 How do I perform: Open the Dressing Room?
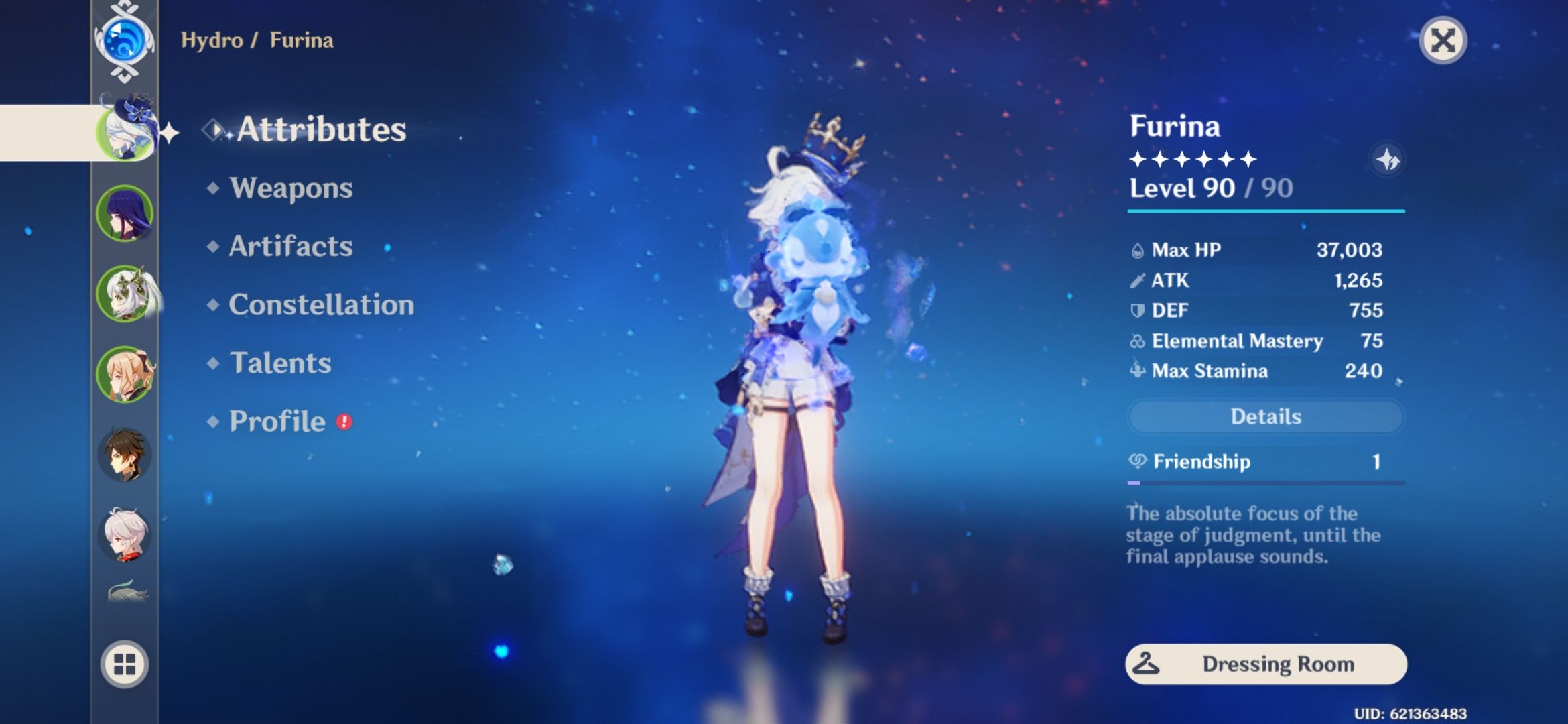(x=1265, y=664)
